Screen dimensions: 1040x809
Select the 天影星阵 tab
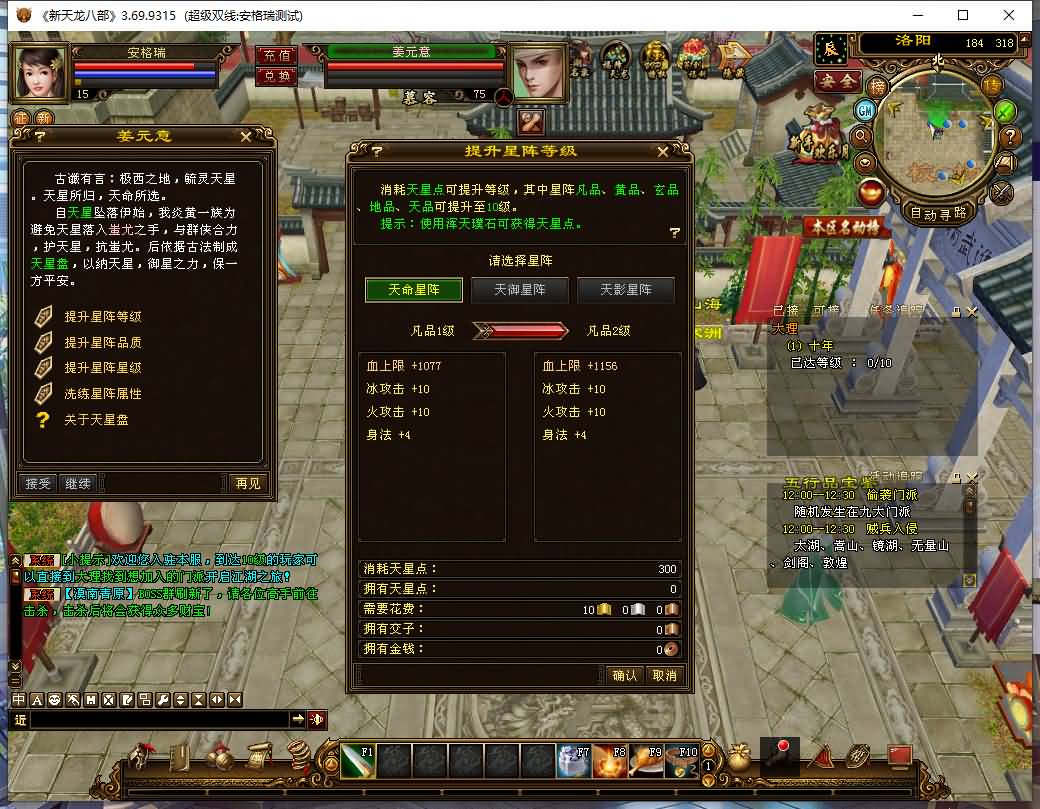pyautogui.click(x=625, y=290)
